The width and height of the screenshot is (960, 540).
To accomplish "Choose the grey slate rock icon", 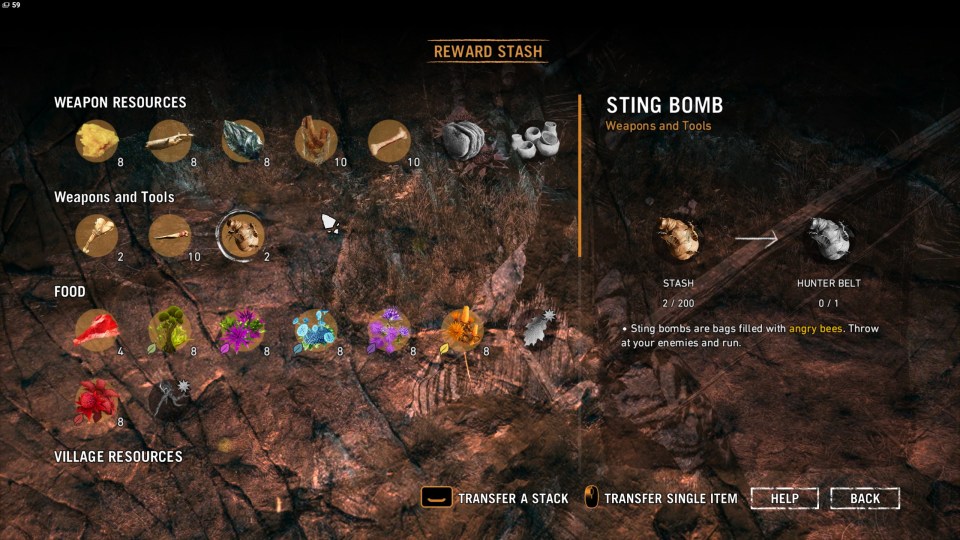I will [x=463, y=141].
